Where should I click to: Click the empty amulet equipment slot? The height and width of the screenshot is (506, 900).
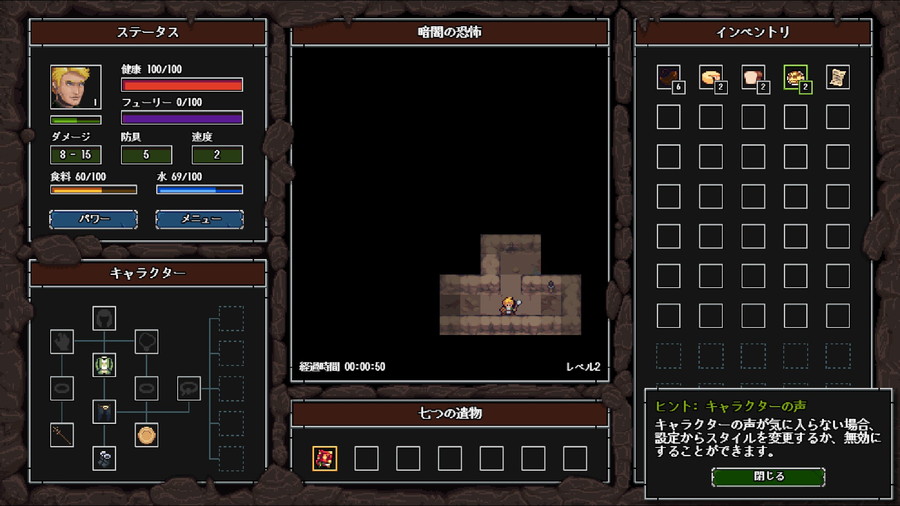click(147, 342)
